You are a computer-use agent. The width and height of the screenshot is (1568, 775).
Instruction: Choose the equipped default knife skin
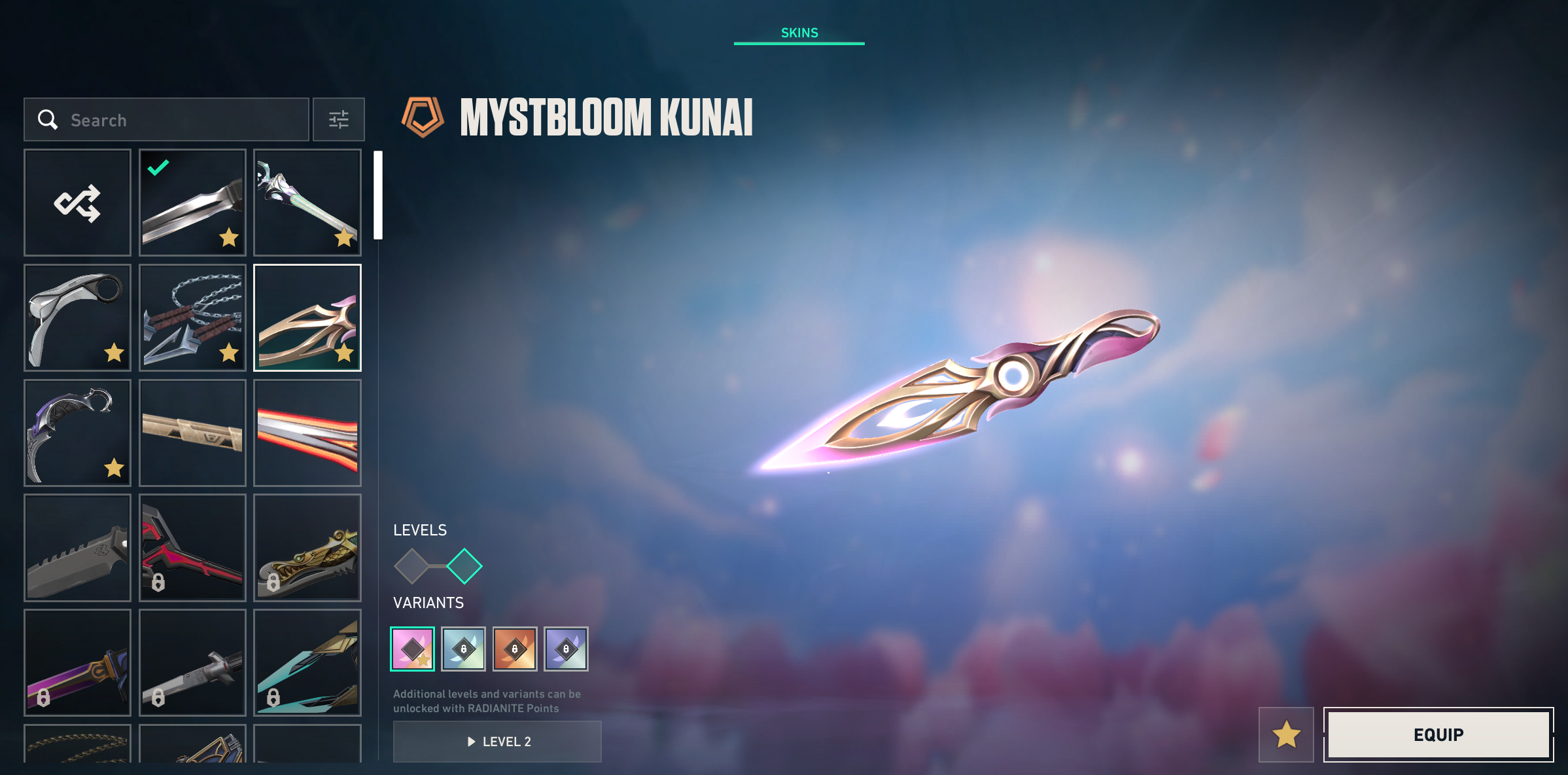pyautogui.click(x=192, y=202)
